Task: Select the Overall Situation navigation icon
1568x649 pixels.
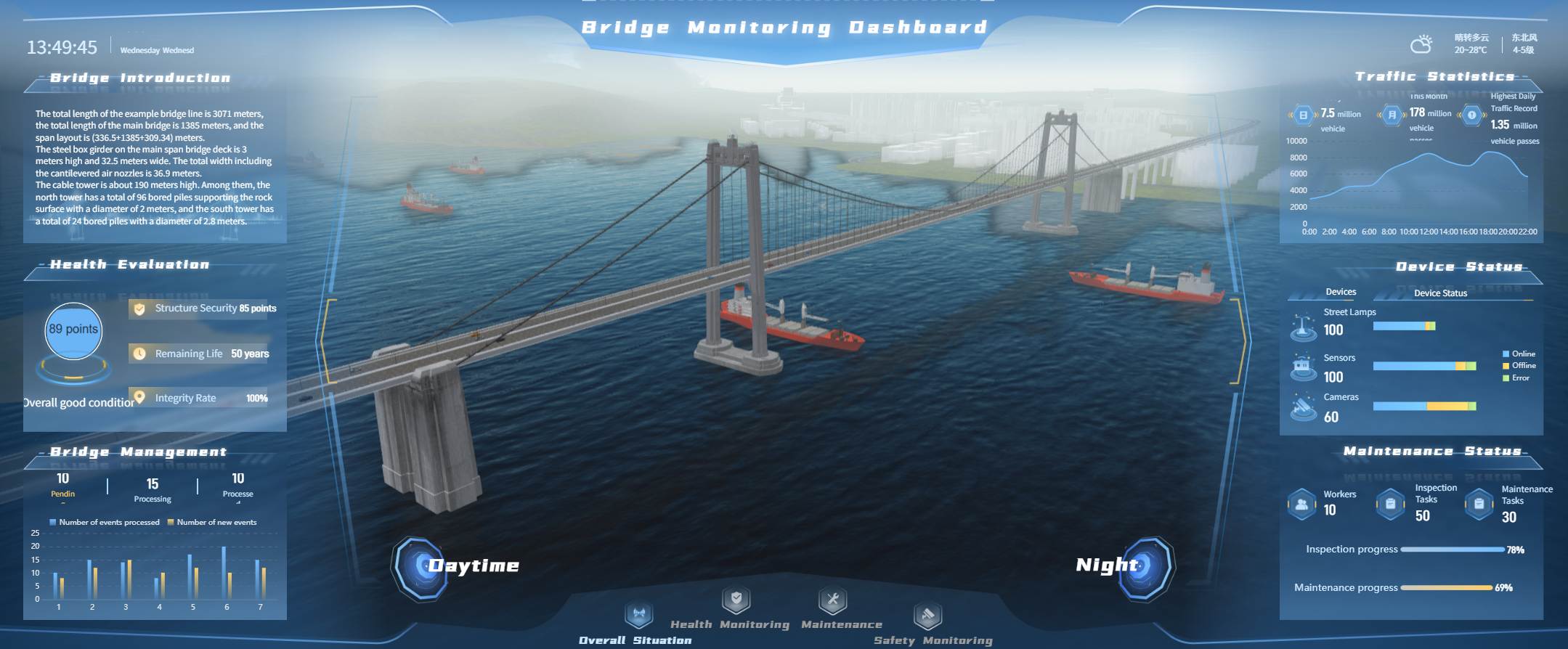Action: 638,613
